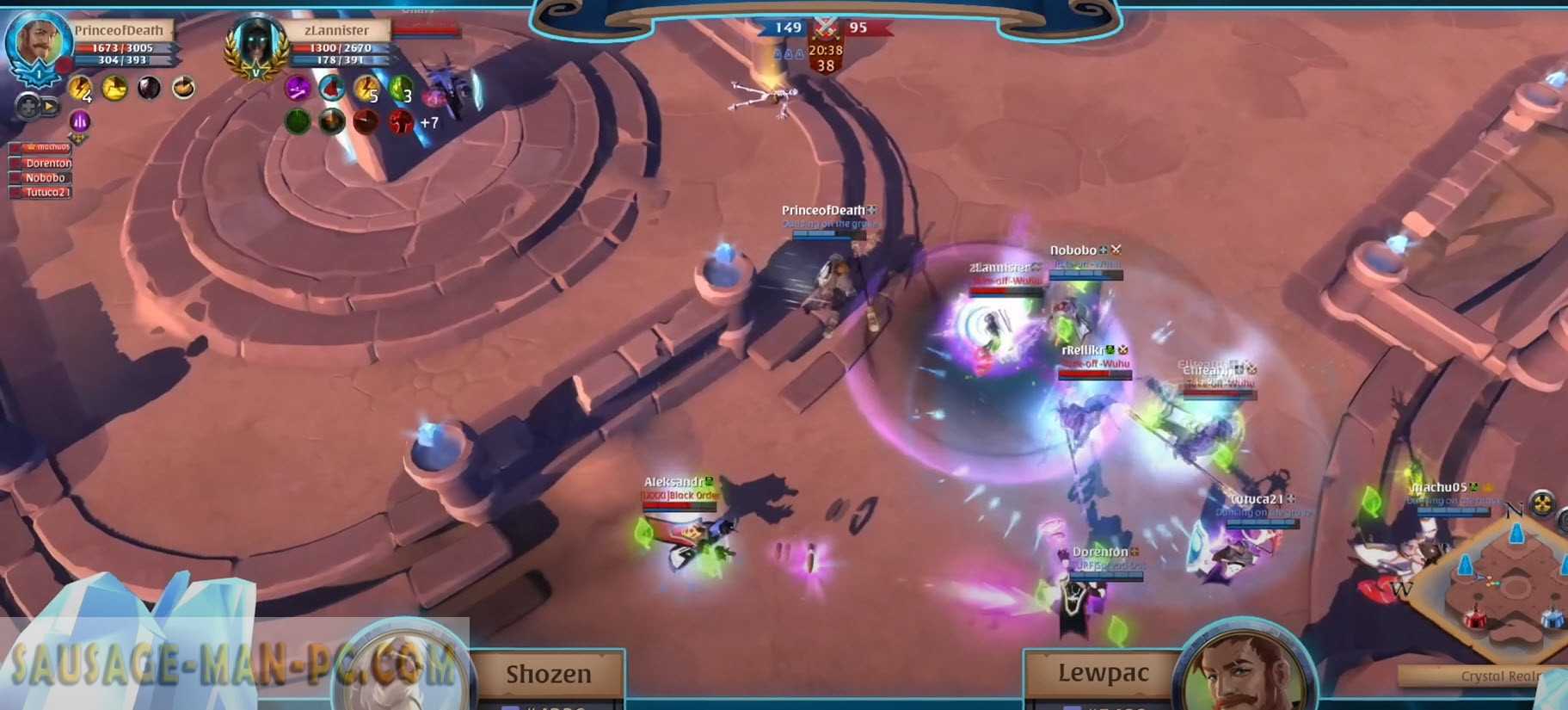Select party member Nobobo
Image resolution: width=1568 pixels, height=710 pixels.
pos(45,177)
